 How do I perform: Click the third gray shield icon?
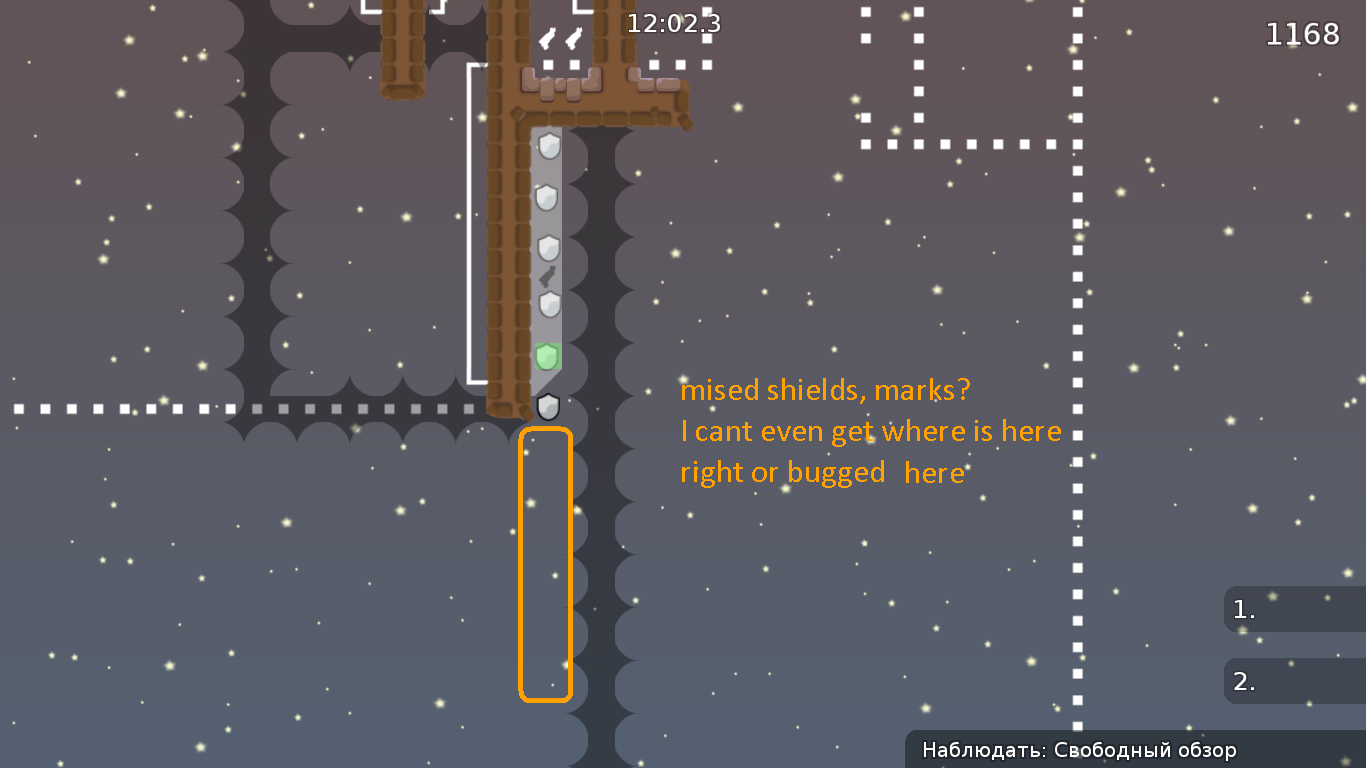pos(547,245)
